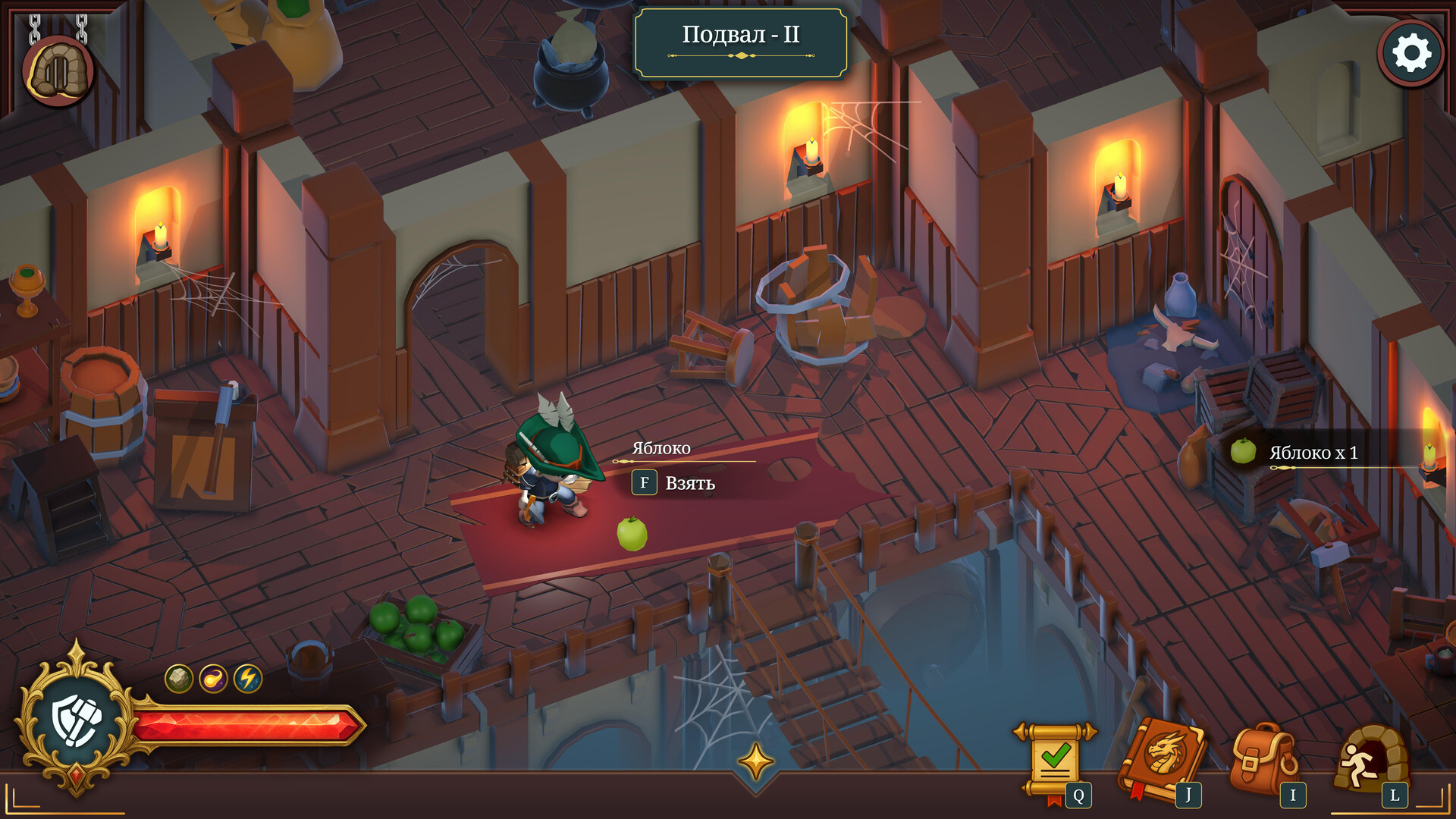Click the red health bar

point(250,724)
